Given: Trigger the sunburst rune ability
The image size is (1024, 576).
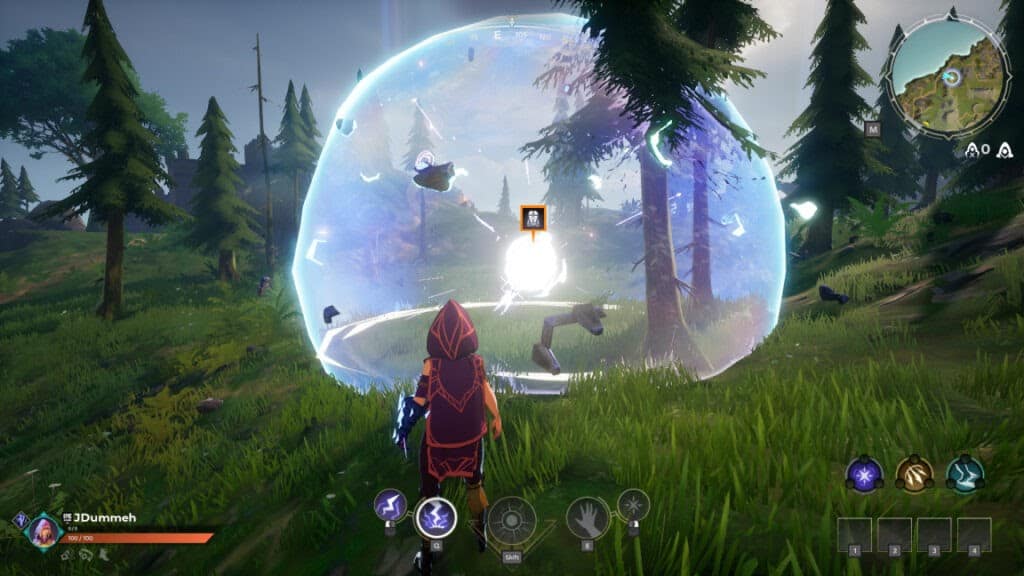Looking at the screenshot, I should [512, 521].
